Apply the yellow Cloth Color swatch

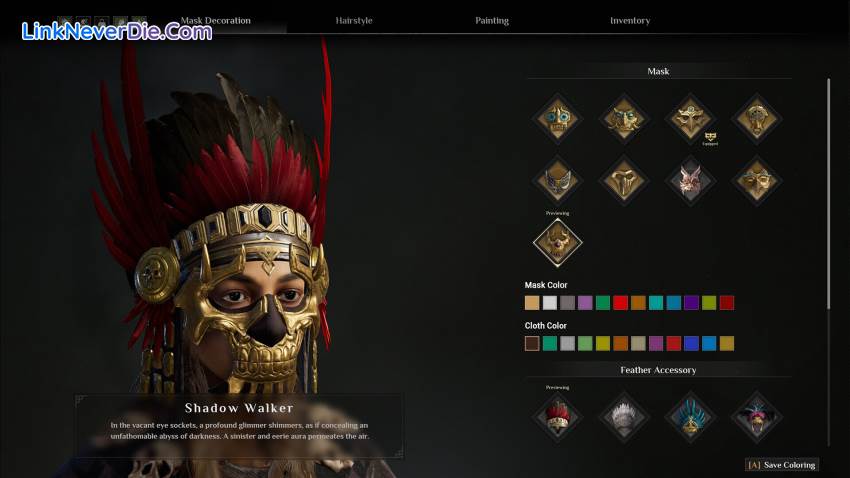point(603,343)
